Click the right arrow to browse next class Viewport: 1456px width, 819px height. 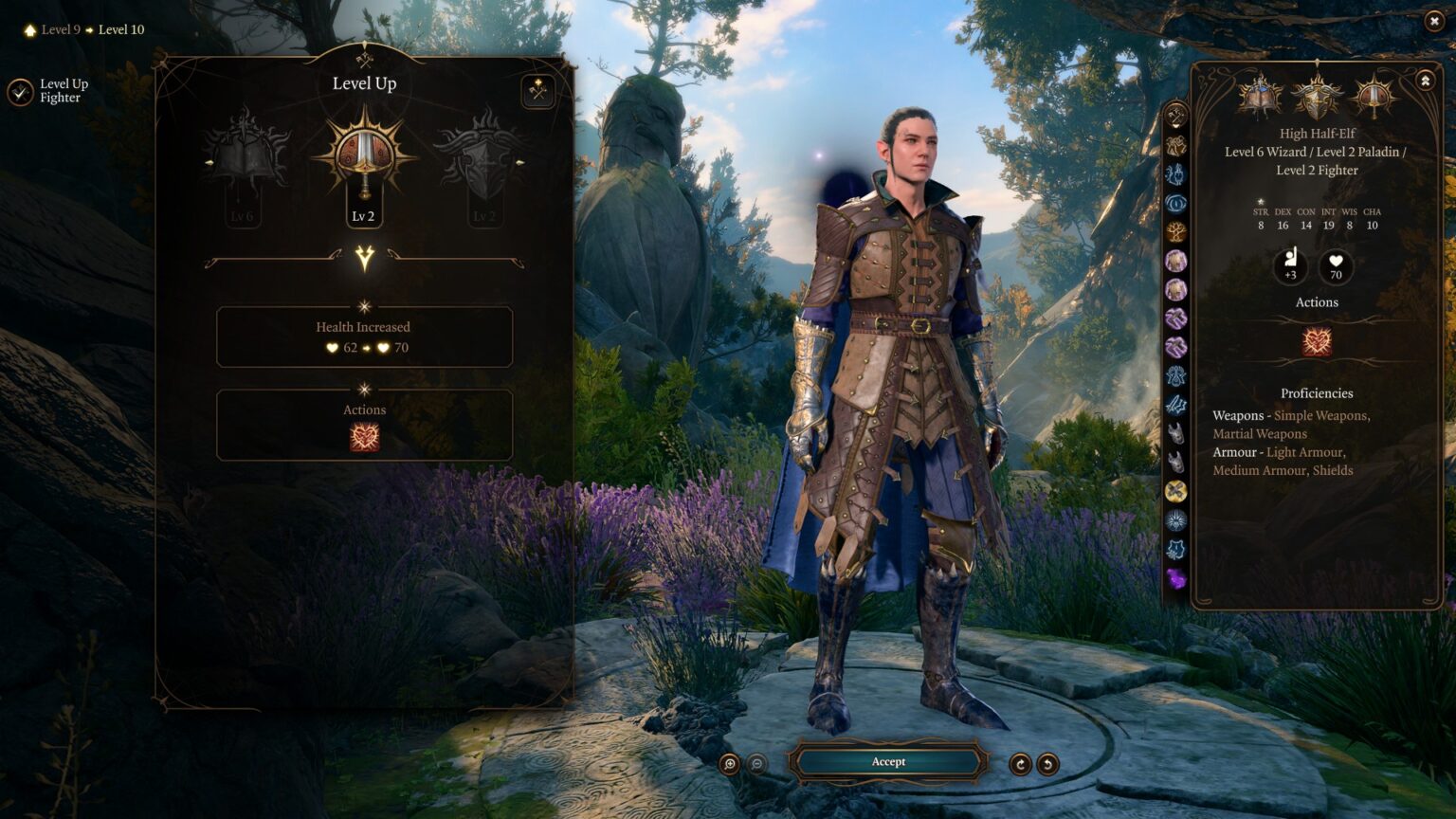coord(522,163)
